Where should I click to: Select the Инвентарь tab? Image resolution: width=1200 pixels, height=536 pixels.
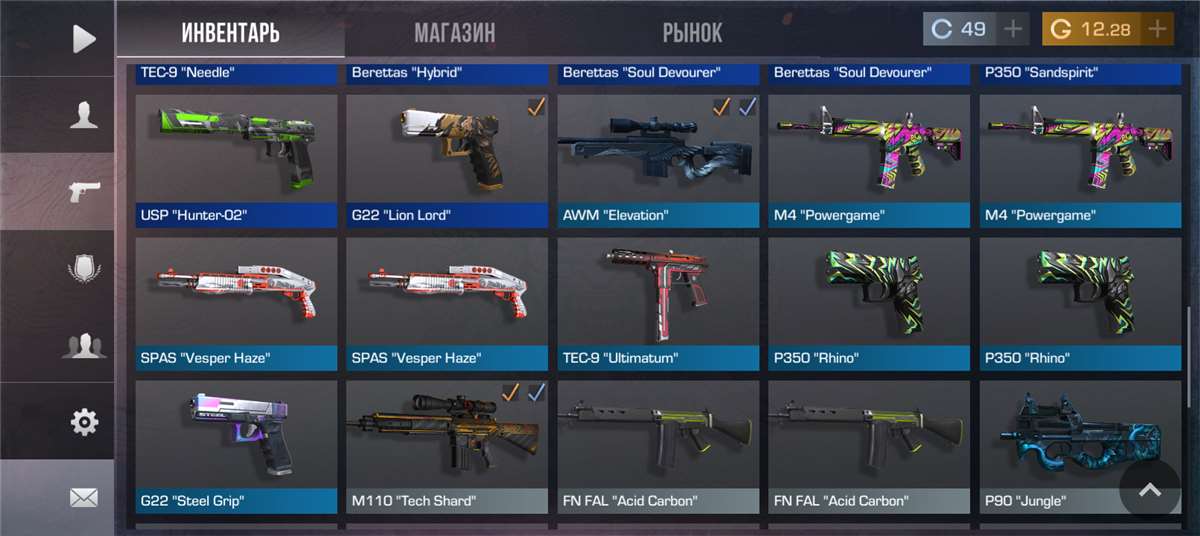click(x=230, y=33)
